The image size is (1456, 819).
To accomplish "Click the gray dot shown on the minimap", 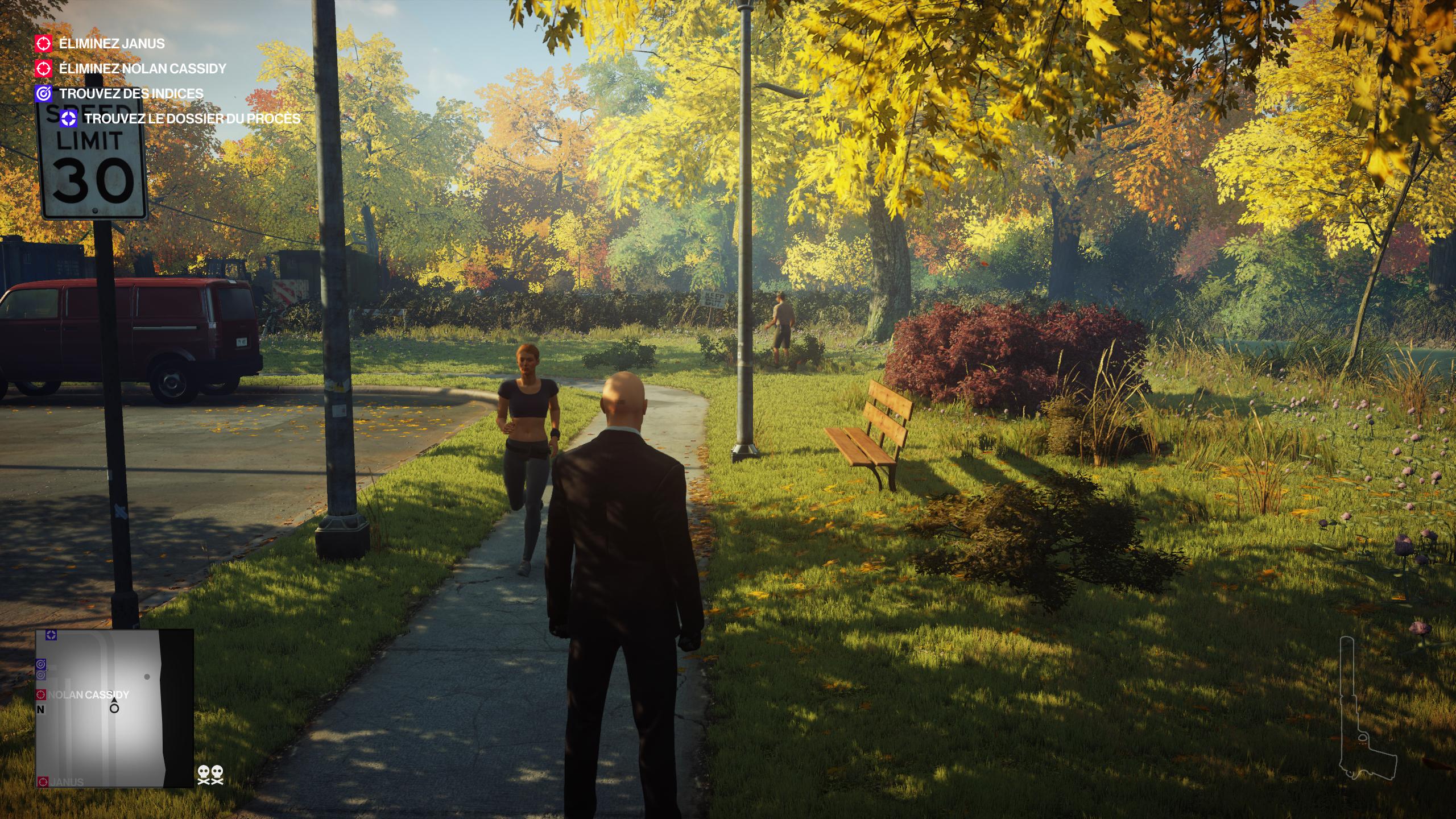I will (147, 677).
